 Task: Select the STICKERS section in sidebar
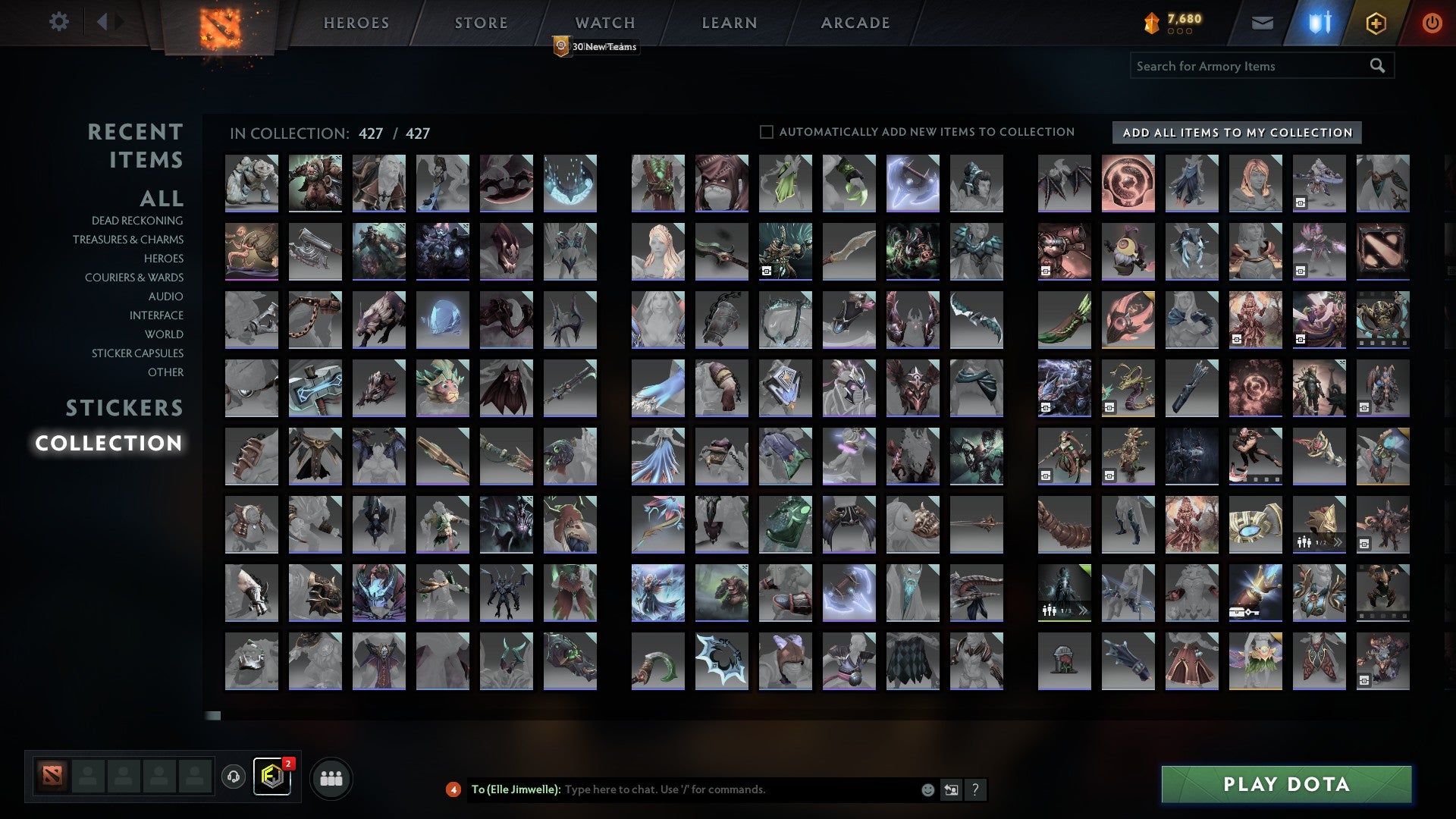click(124, 407)
